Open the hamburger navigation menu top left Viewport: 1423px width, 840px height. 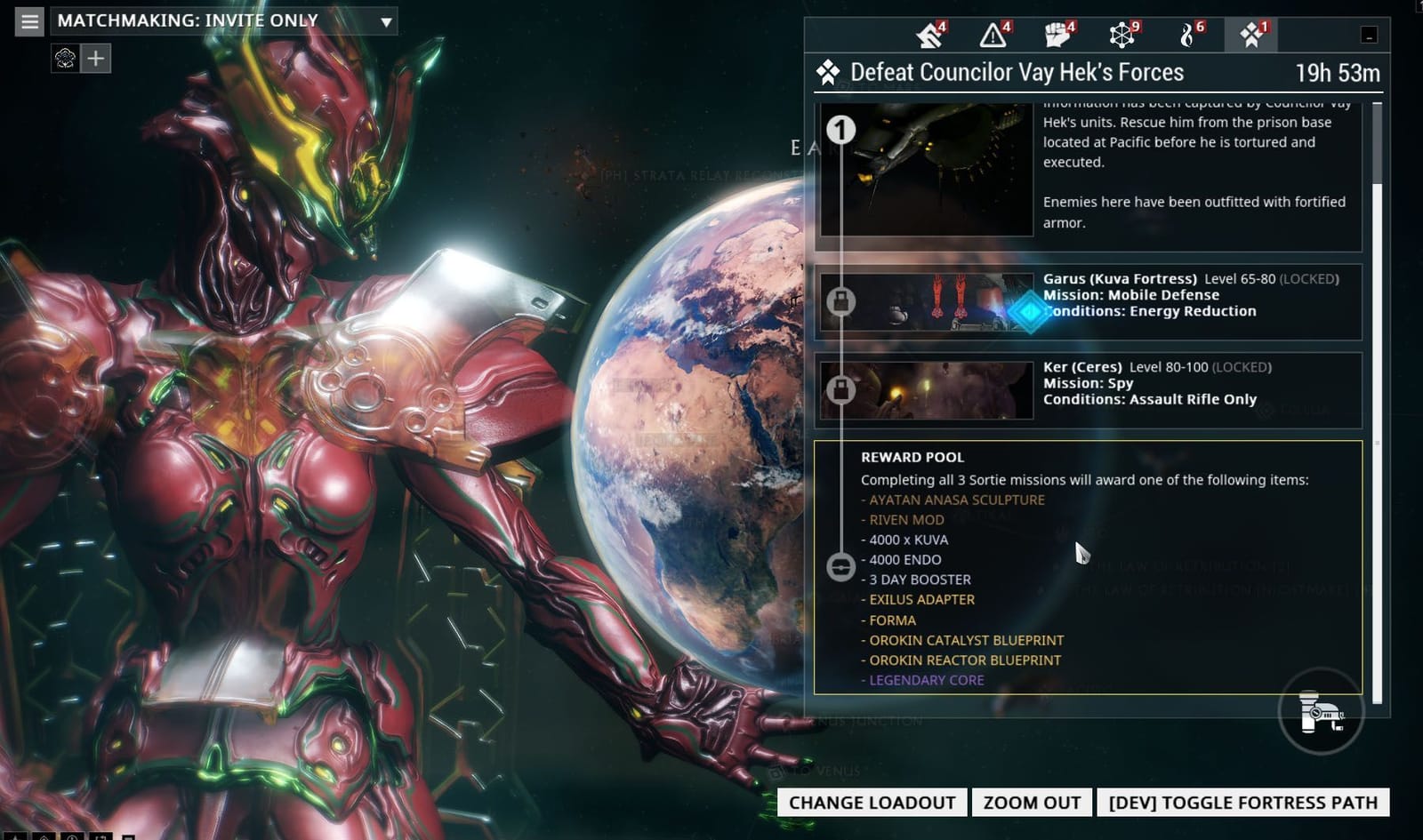click(x=28, y=20)
